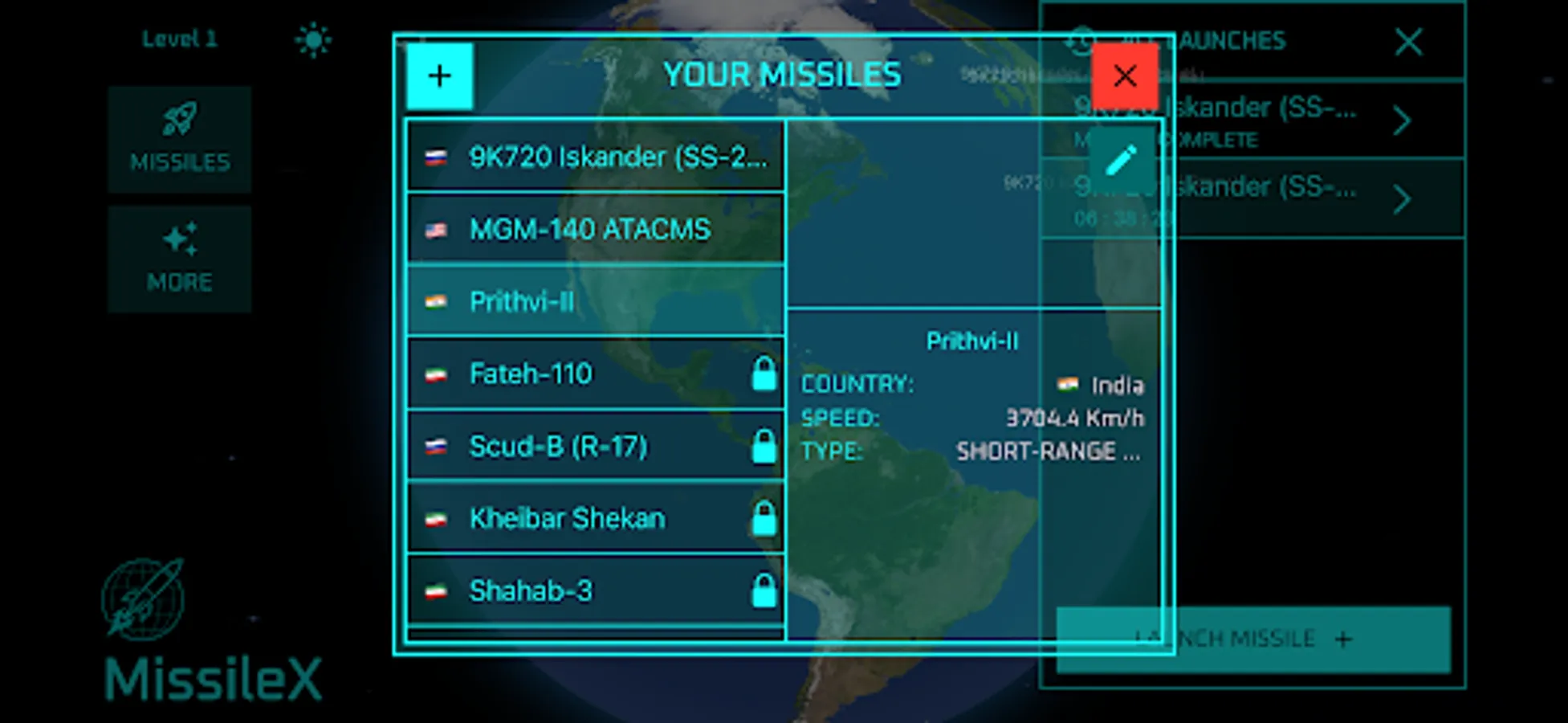Close YOUR MISSILES with the red X

coord(1125,75)
